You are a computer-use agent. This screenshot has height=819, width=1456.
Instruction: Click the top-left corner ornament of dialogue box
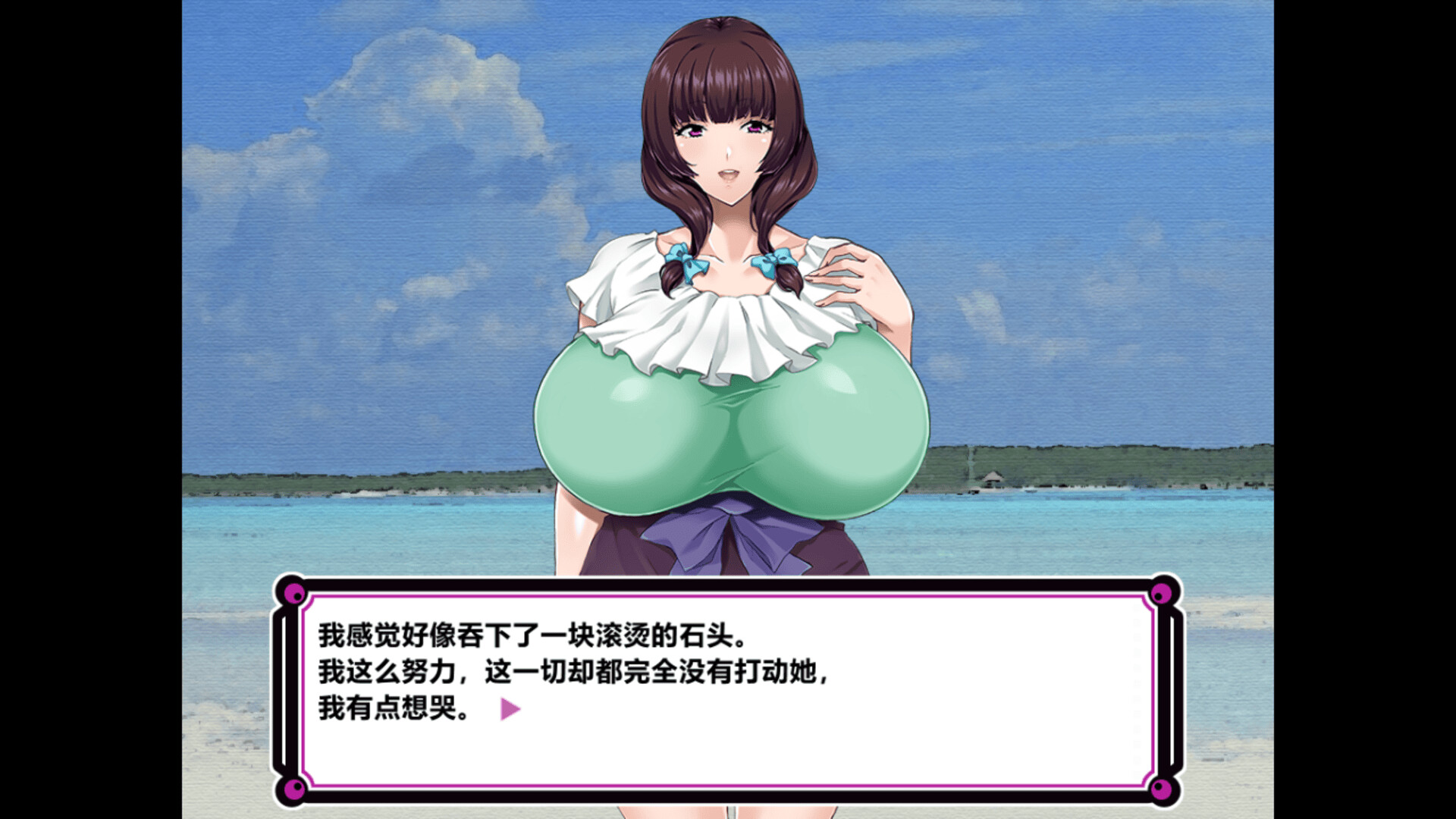click(295, 595)
